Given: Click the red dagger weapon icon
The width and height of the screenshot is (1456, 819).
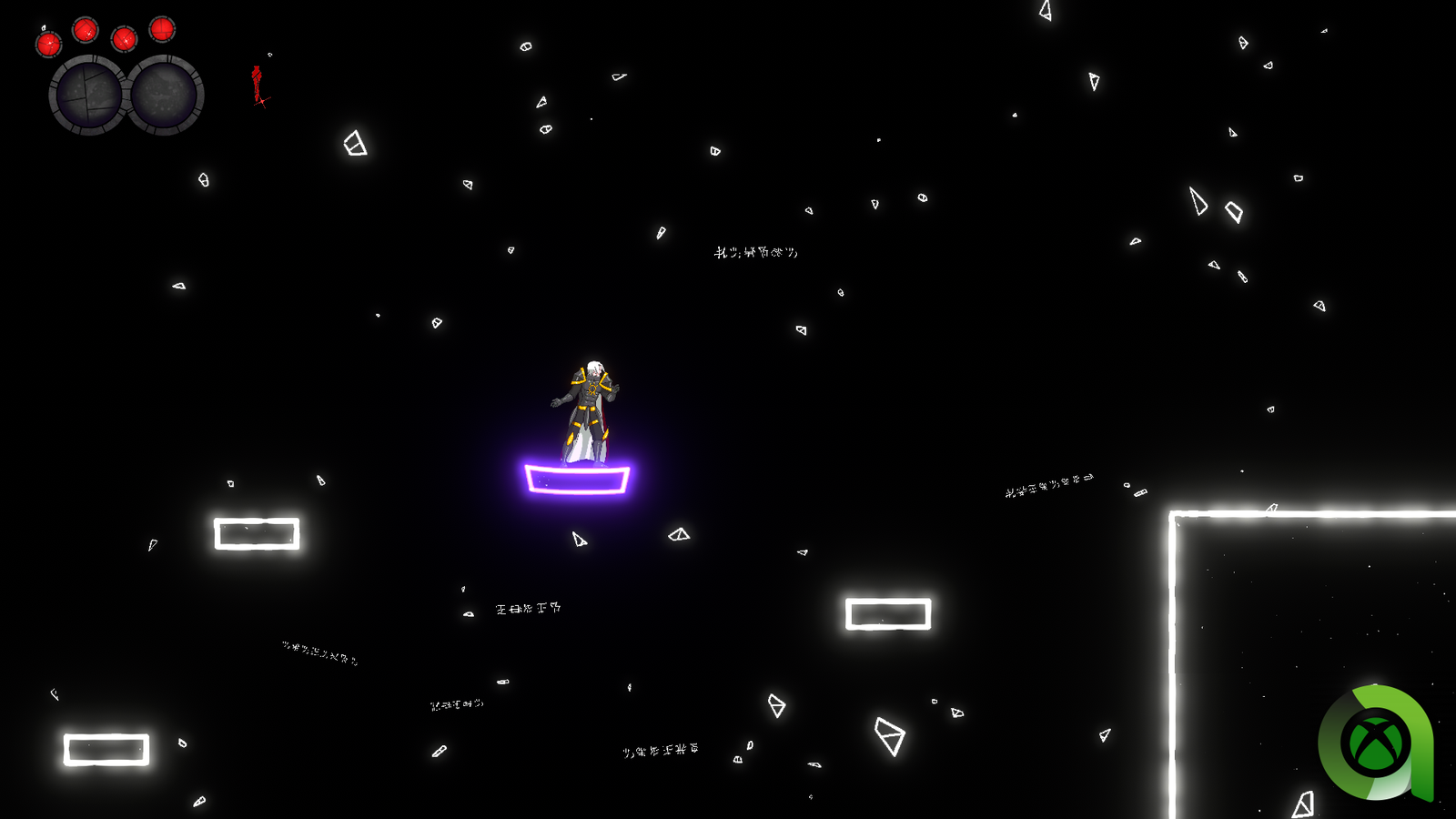Looking at the screenshot, I should tap(258, 86).
